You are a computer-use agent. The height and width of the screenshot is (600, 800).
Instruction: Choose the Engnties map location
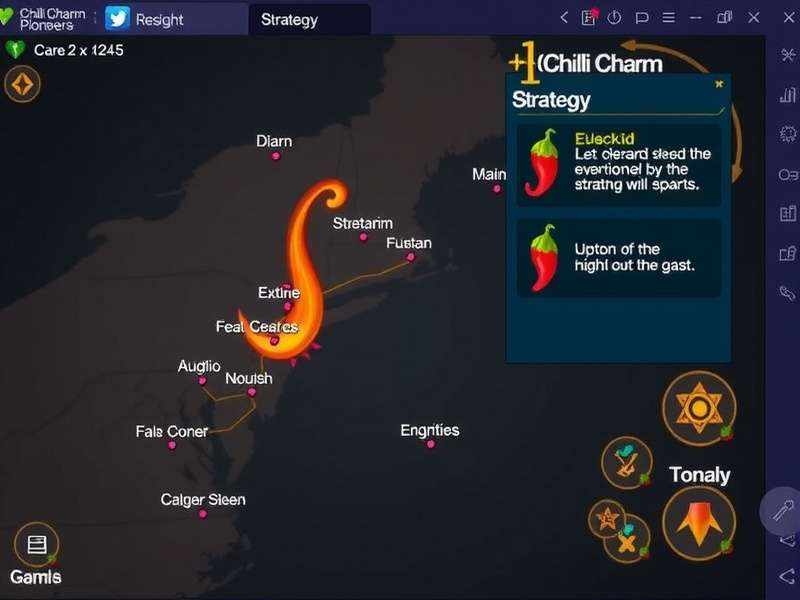[x=431, y=443]
